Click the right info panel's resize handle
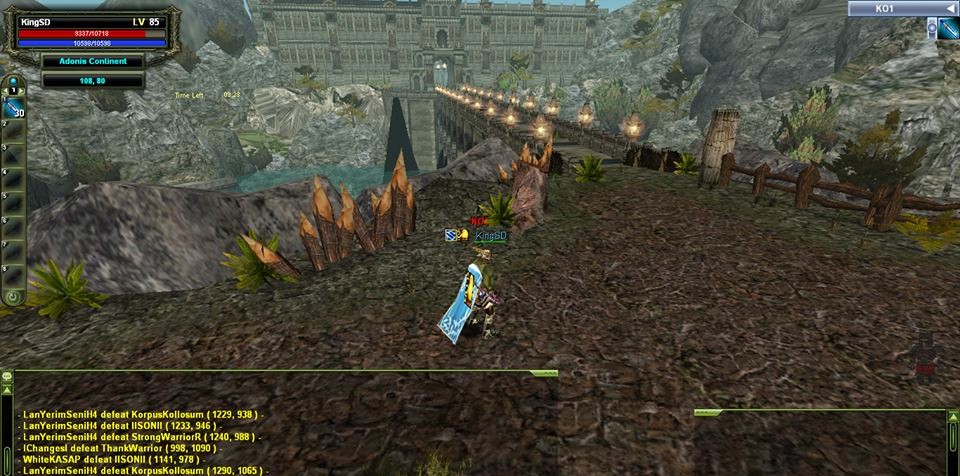 (708, 412)
